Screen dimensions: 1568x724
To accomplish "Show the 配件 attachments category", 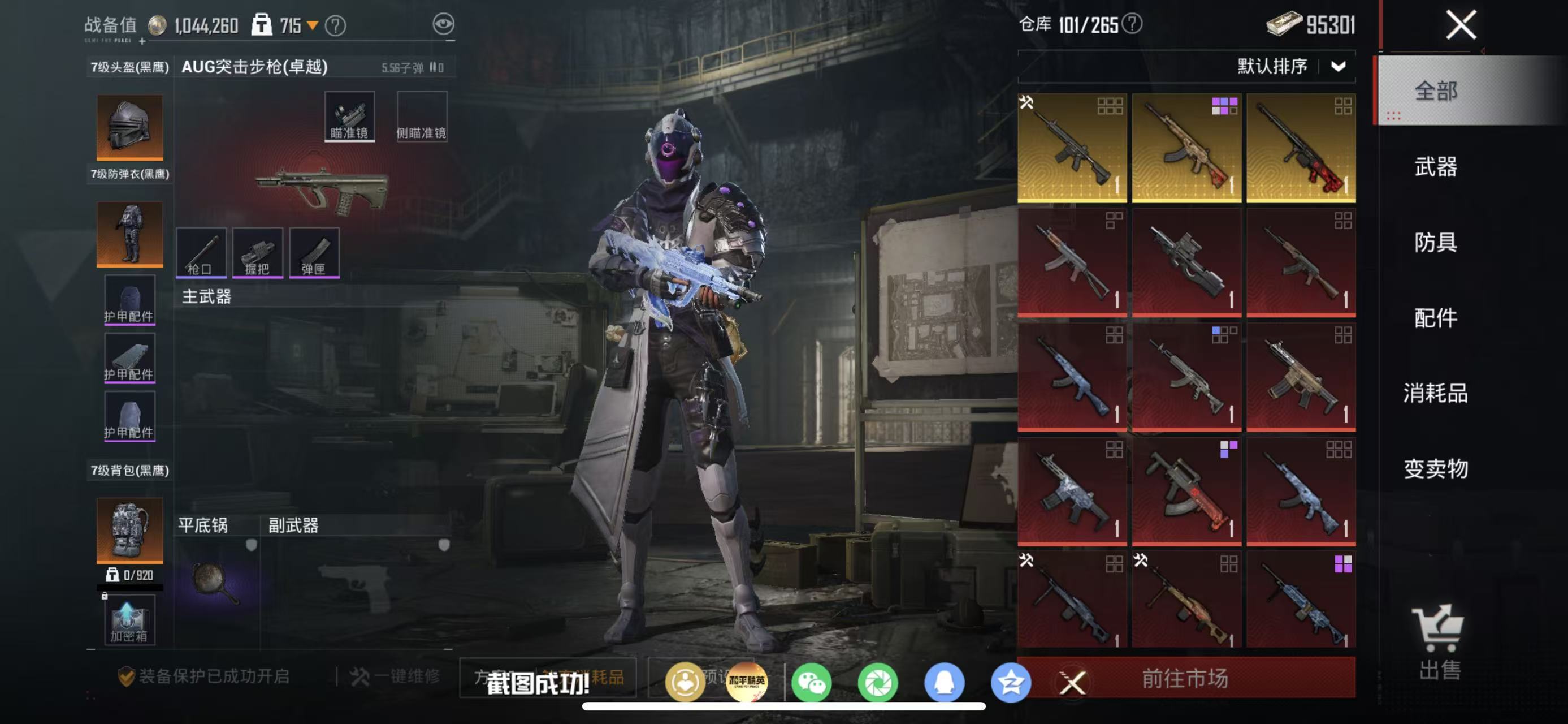I will 1435,318.
